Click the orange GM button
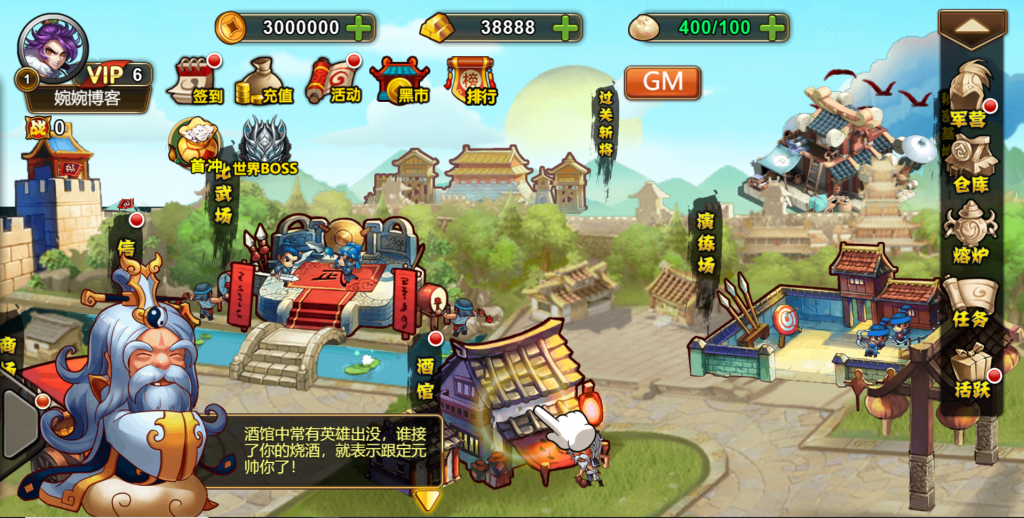 662,82
